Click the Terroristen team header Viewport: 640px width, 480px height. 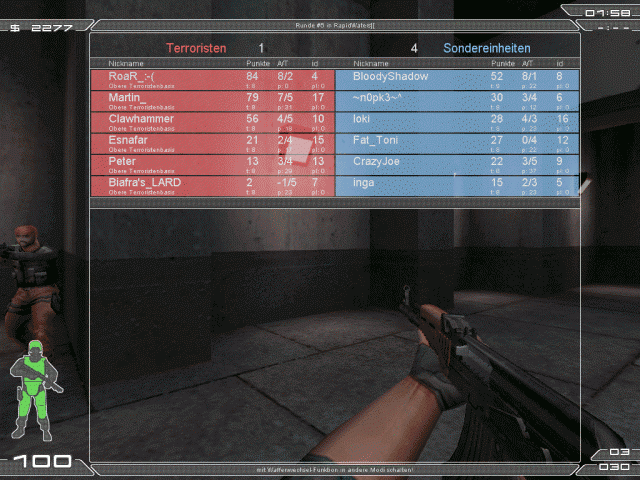click(x=196, y=48)
